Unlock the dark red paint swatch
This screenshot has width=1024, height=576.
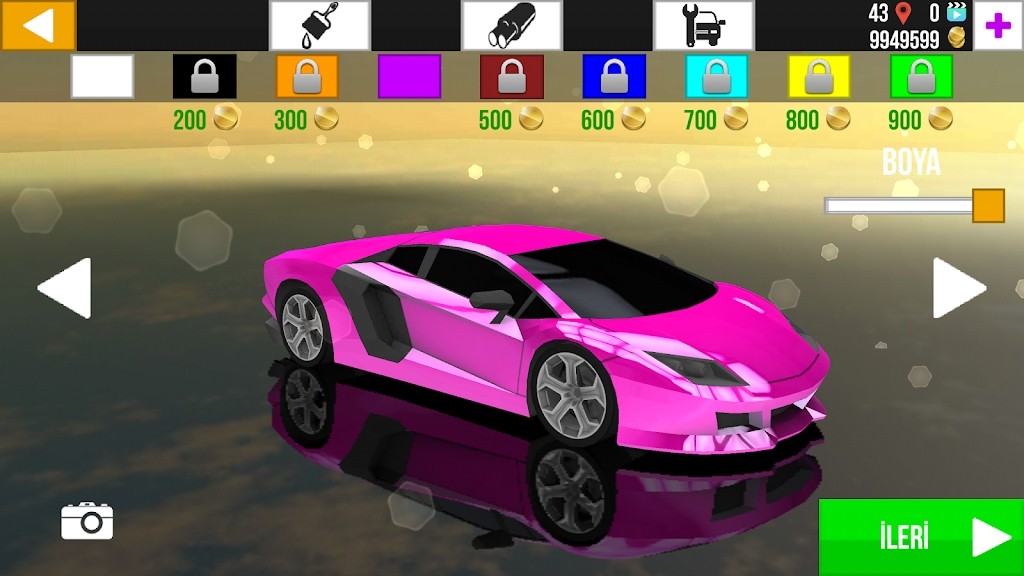[511, 76]
